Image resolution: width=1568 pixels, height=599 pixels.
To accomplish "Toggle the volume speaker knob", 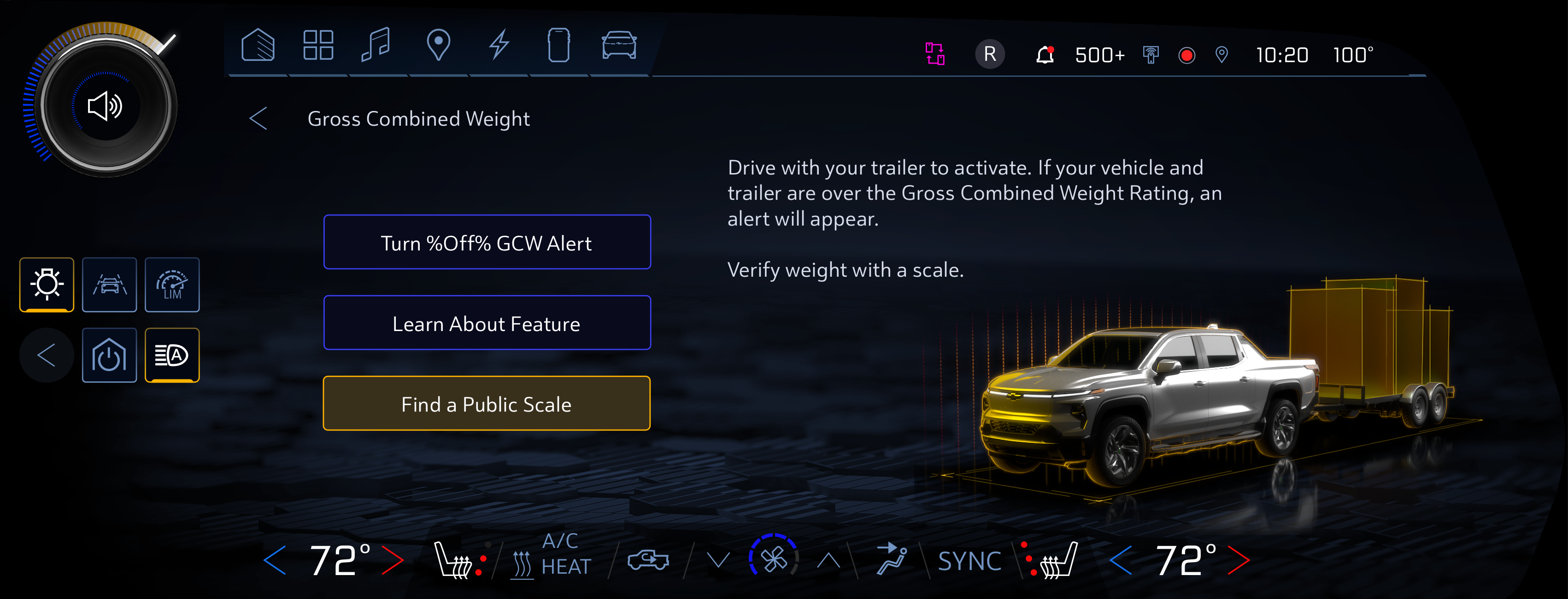I will coord(106,106).
